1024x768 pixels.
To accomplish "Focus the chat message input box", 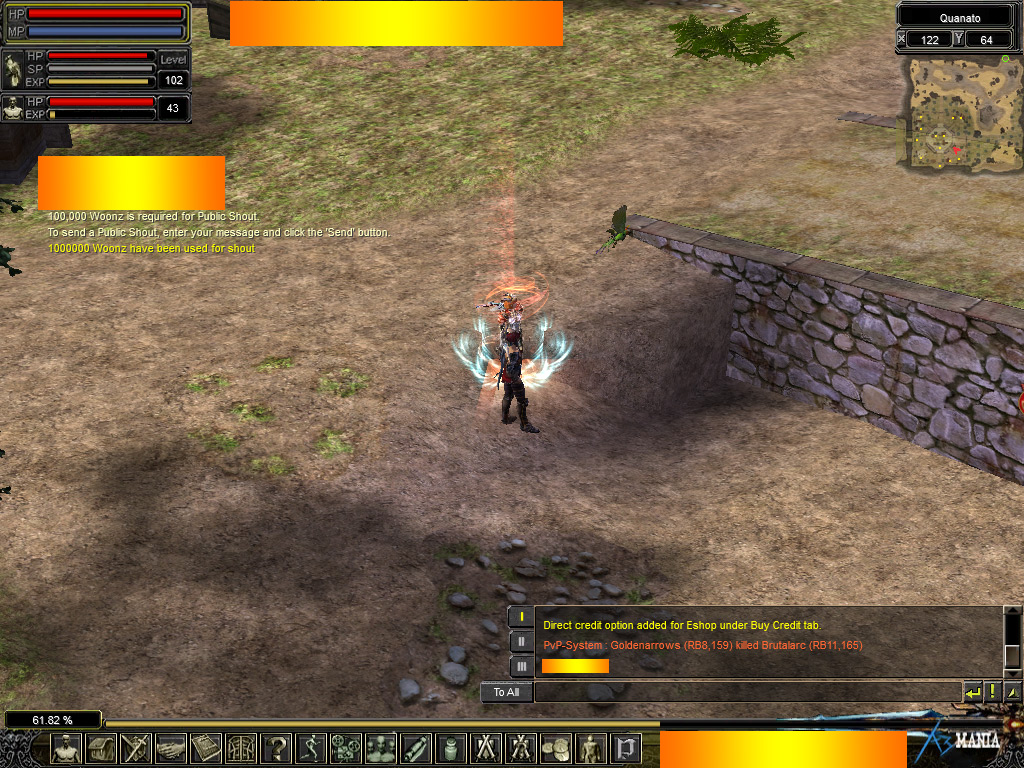I will pos(747,692).
